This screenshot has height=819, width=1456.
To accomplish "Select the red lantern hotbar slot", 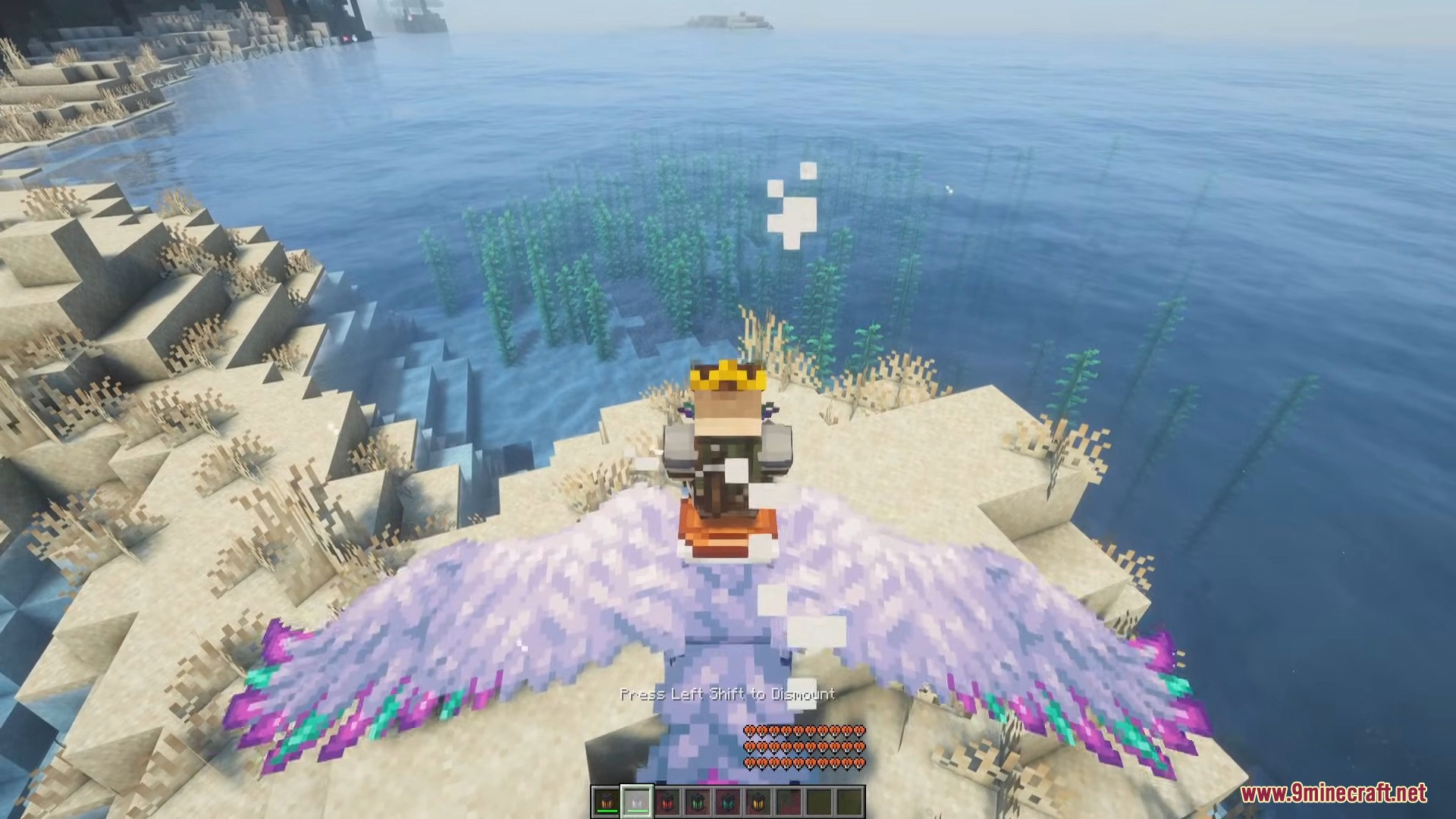I will click(x=667, y=802).
